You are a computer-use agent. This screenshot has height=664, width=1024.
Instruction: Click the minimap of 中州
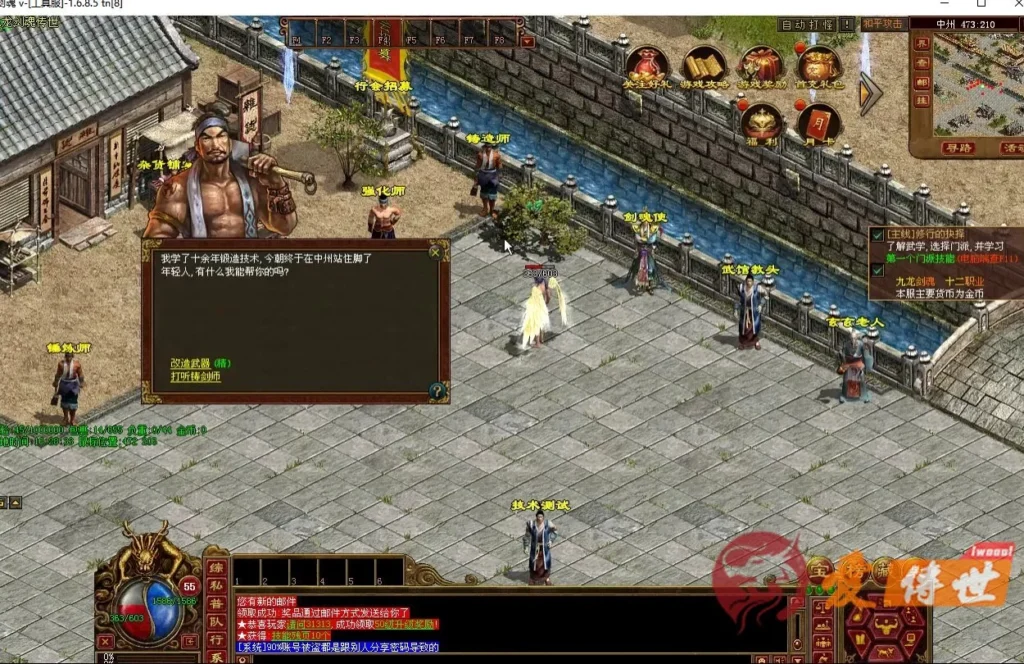click(x=976, y=85)
